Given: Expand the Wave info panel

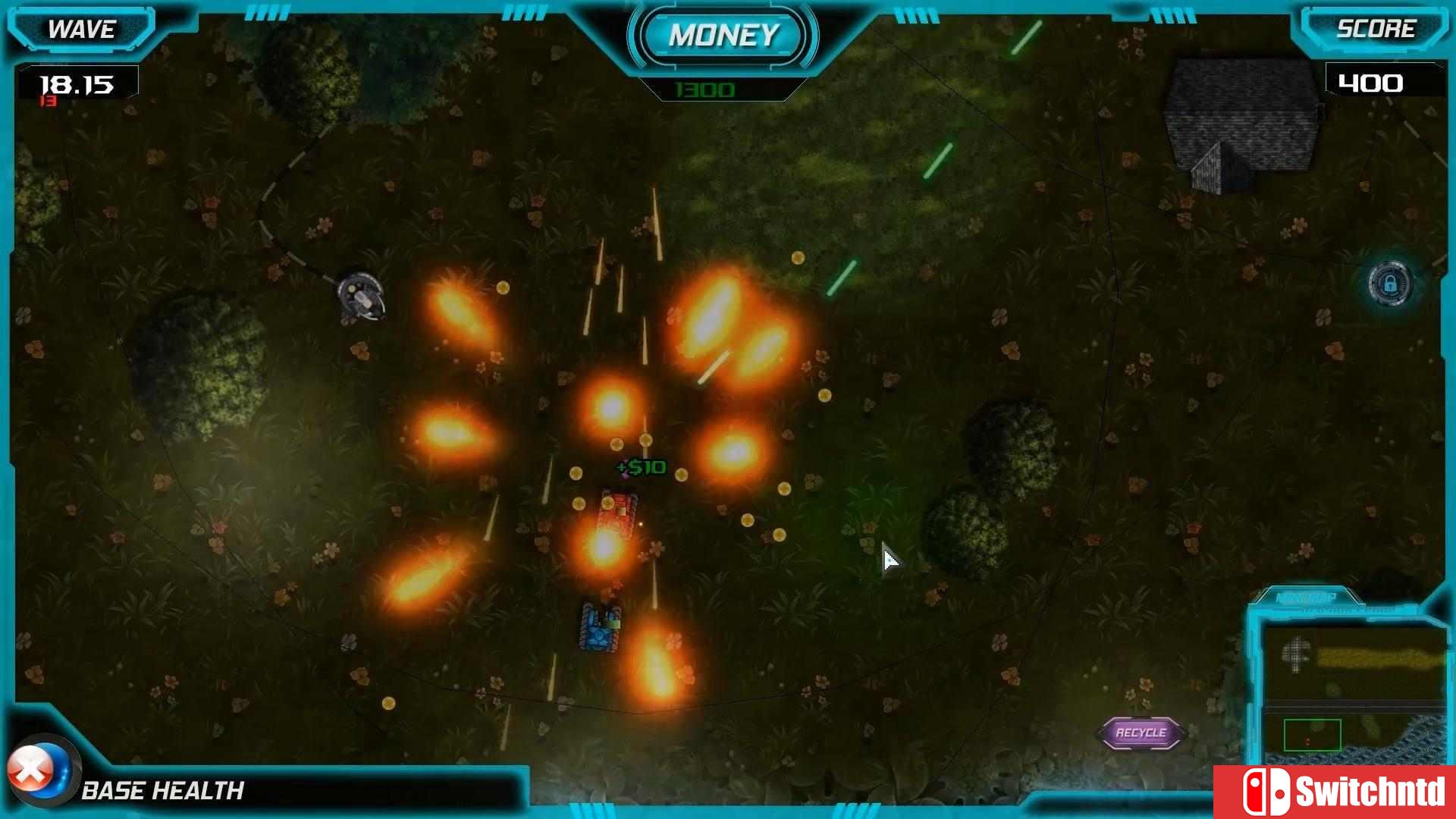Looking at the screenshot, I should [81, 30].
